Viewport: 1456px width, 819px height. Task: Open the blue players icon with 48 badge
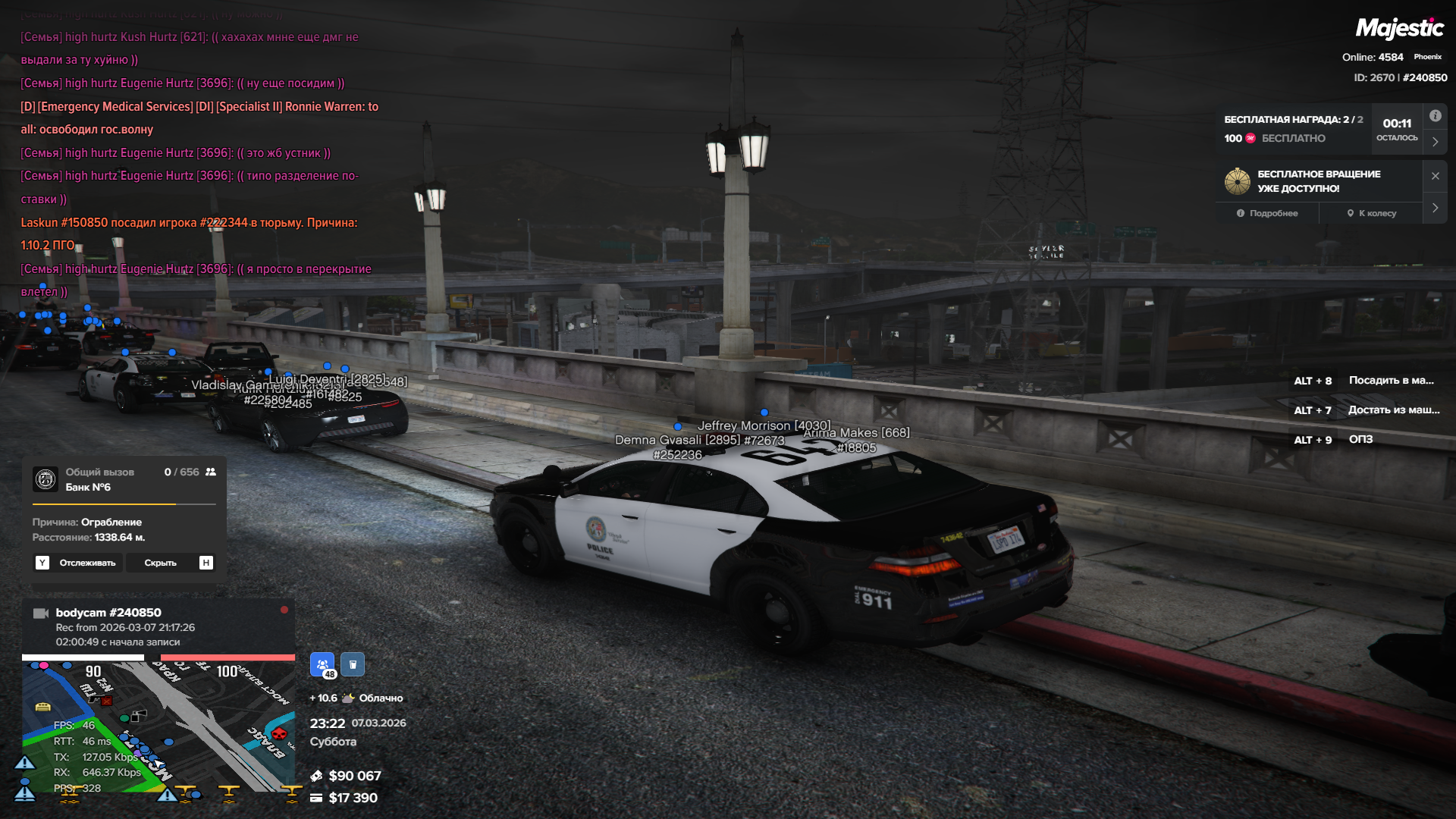pyautogui.click(x=322, y=664)
